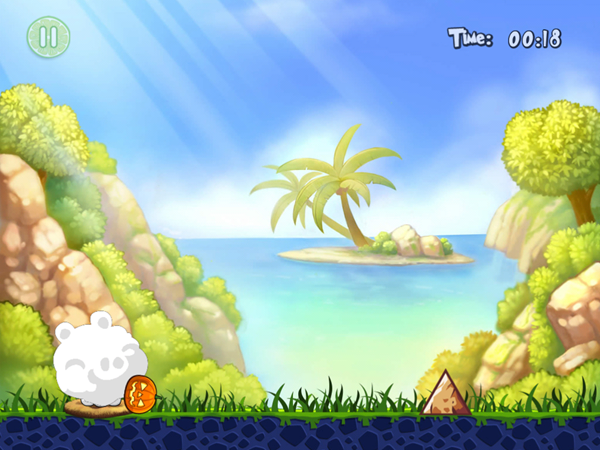Pause the game with the round button
The width and height of the screenshot is (600, 450).
(47, 37)
